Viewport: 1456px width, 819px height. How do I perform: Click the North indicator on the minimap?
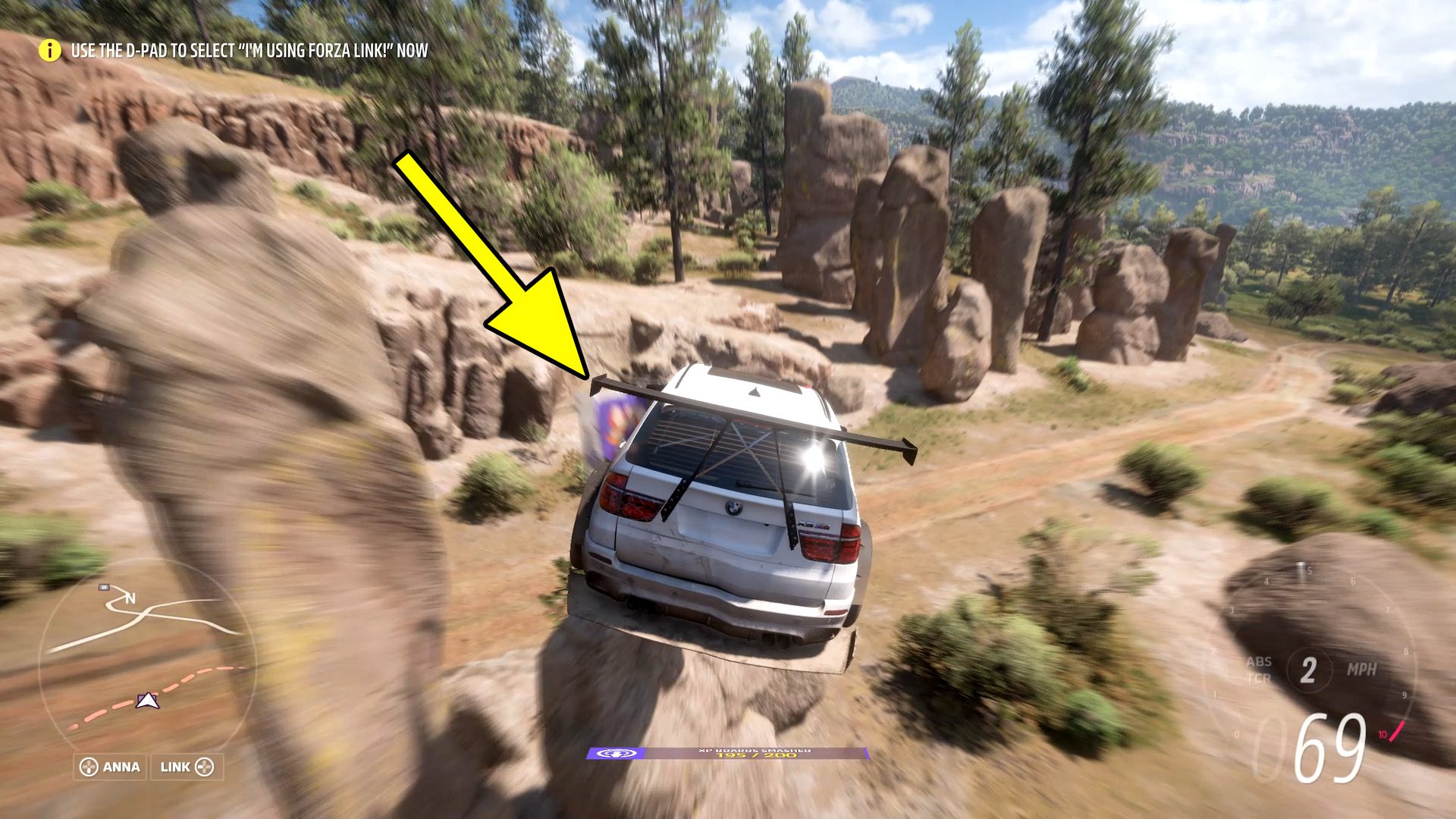tap(132, 598)
